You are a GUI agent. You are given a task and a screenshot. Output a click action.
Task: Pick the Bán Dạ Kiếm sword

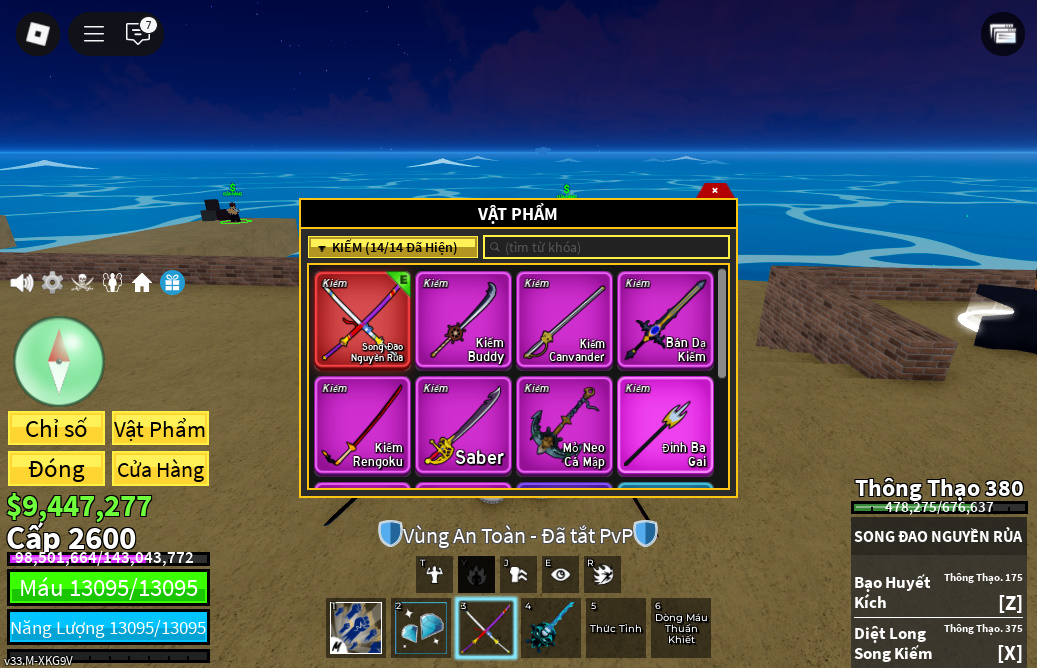665,320
